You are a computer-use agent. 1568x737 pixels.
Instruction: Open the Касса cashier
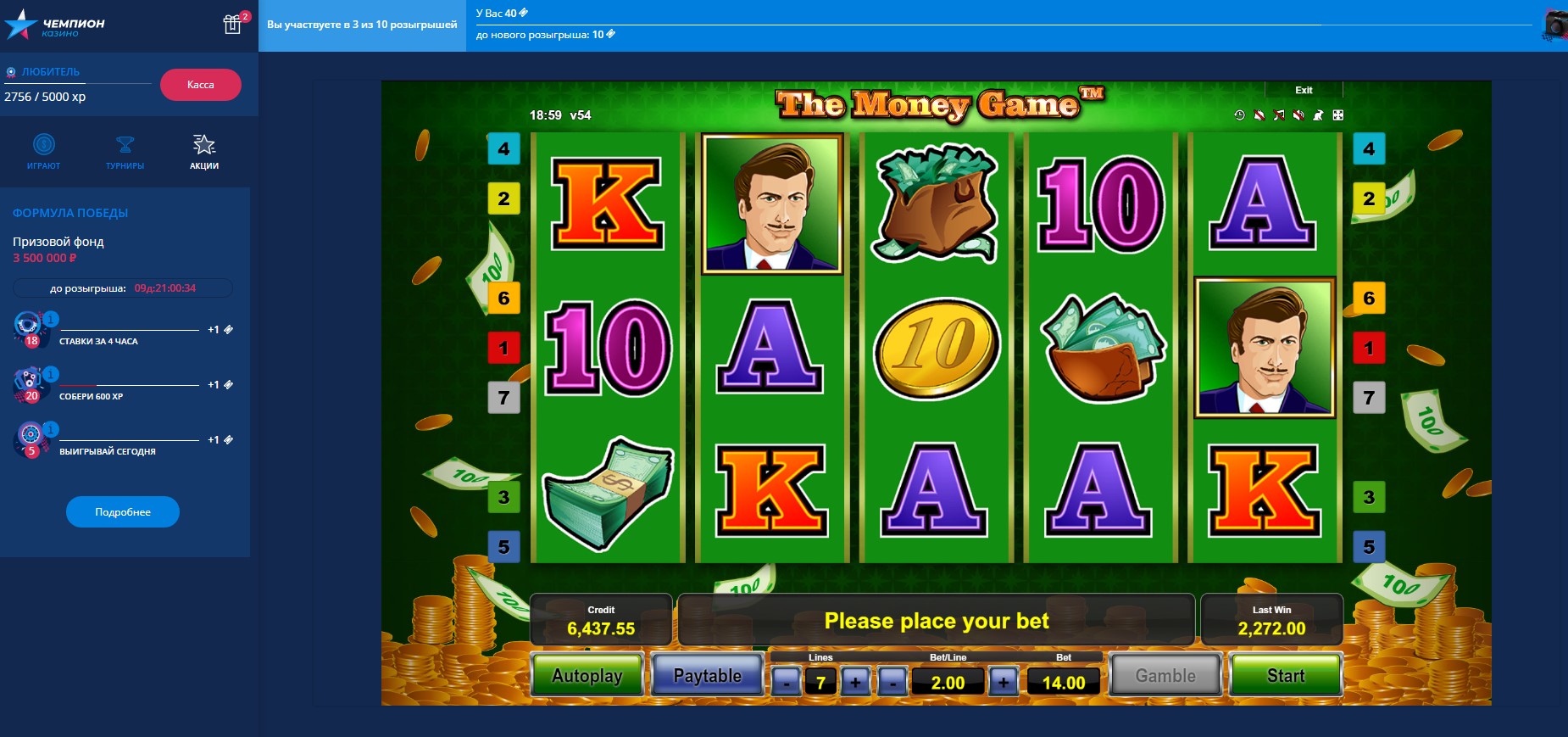pos(199,85)
